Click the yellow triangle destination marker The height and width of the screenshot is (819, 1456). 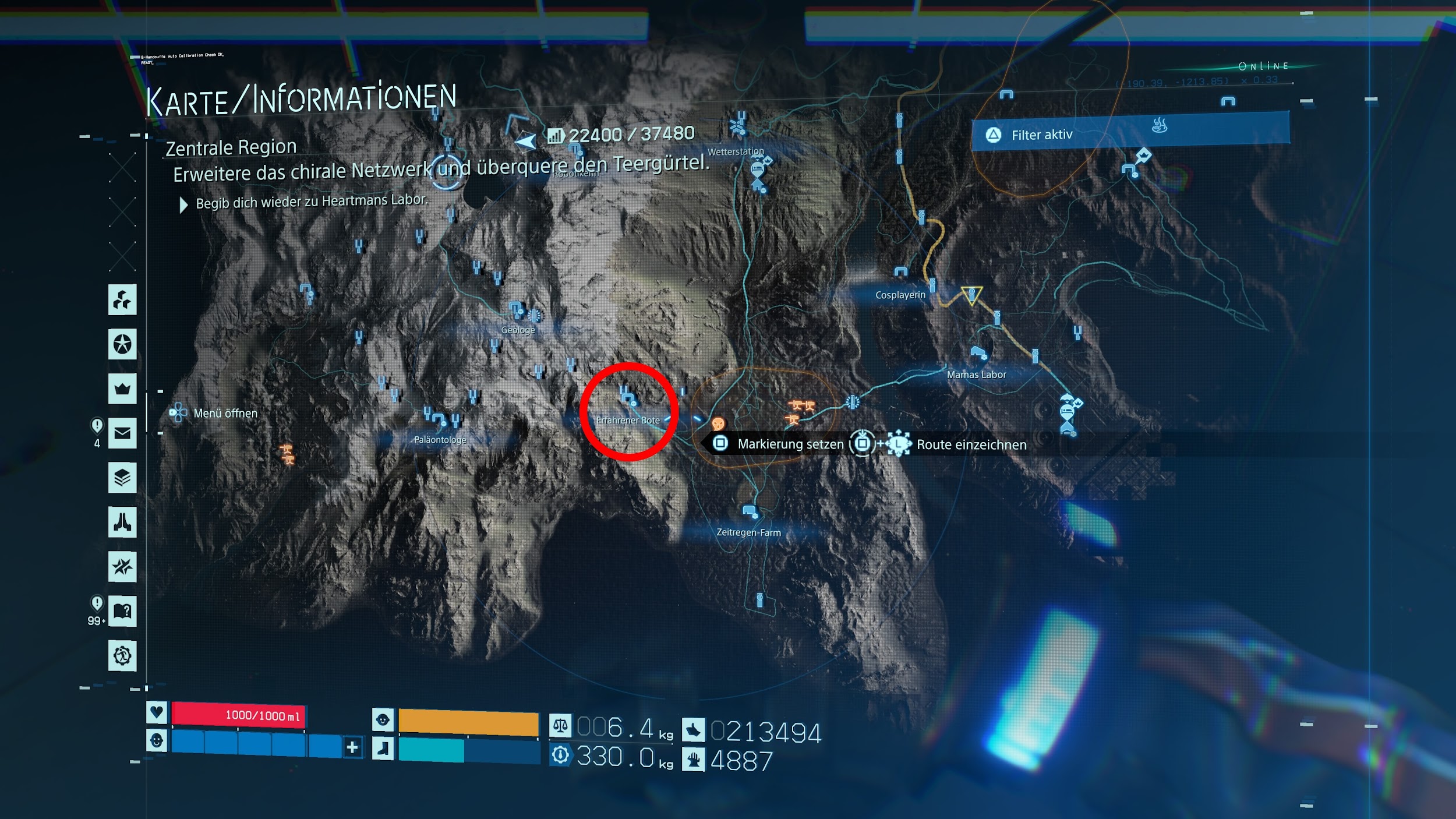click(x=971, y=295)
